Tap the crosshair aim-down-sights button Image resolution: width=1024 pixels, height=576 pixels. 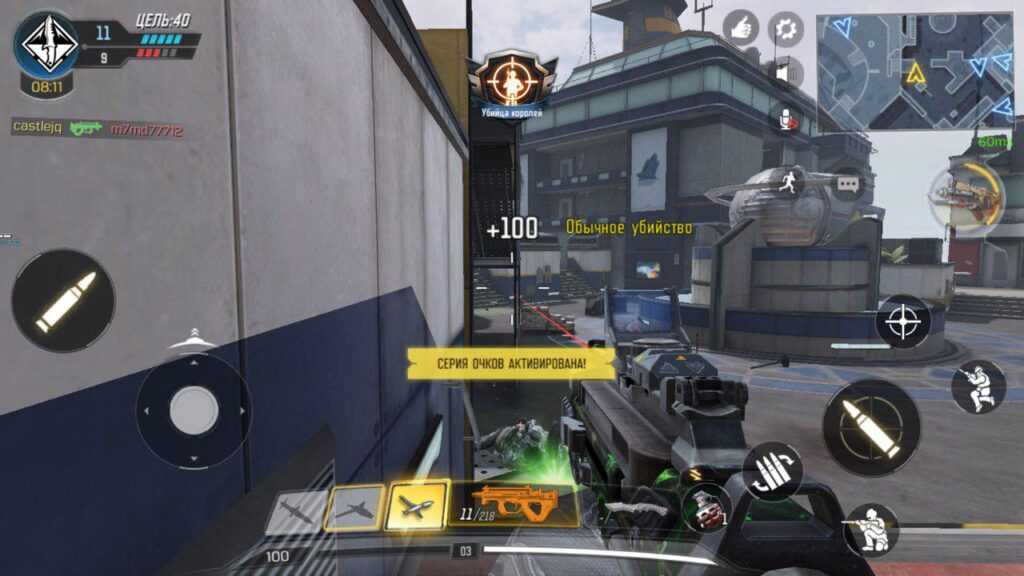pos(903,322)
